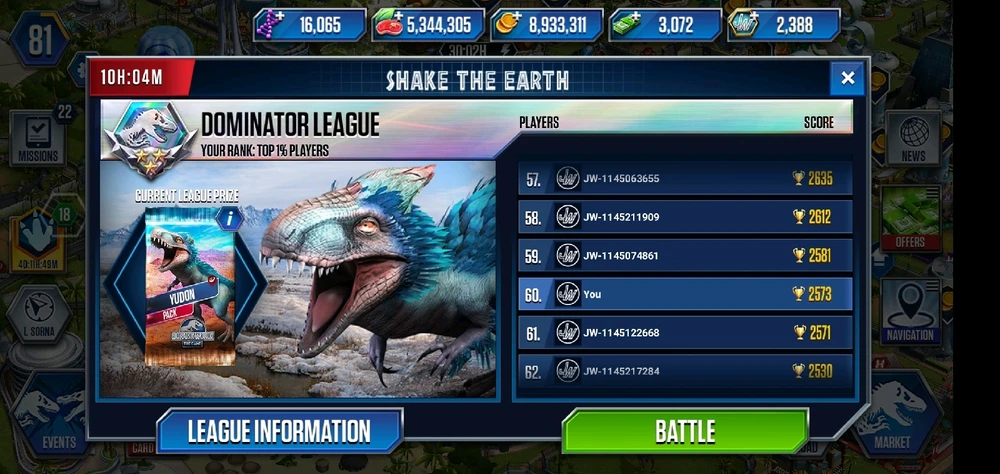Open League Information
This screenshot has height=474, width=1000.
(x=279, y=431)
